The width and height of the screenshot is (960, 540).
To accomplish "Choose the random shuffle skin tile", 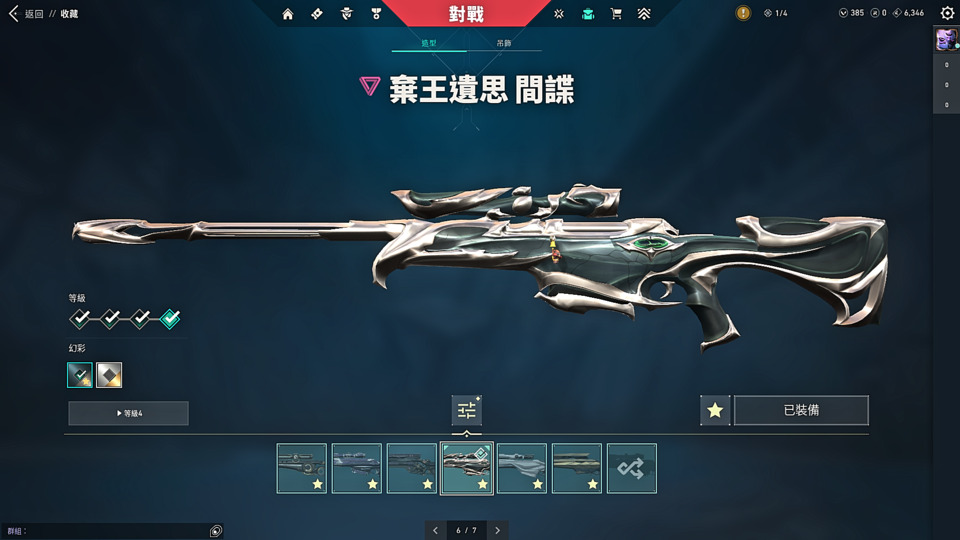I will [x=632, y=468].
